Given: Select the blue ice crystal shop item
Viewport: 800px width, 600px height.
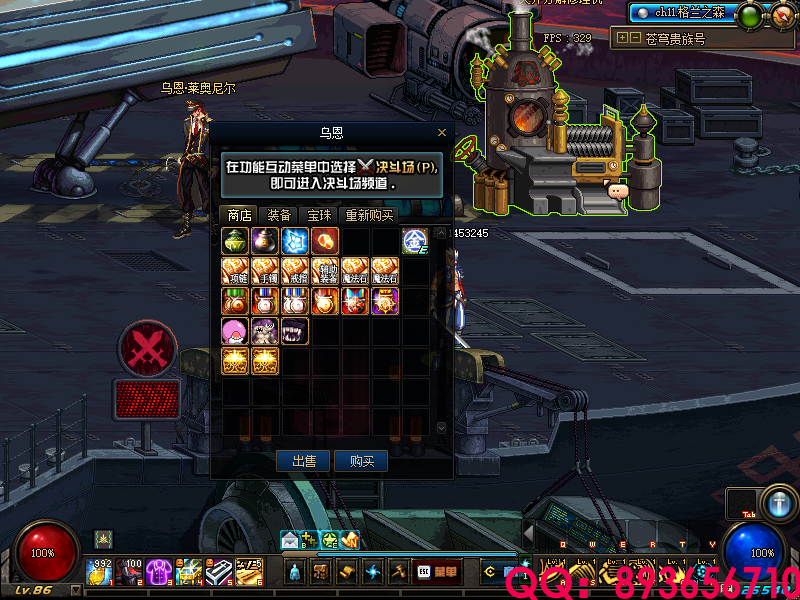Looking at the screenshot, I should click(x=295, y=241).
